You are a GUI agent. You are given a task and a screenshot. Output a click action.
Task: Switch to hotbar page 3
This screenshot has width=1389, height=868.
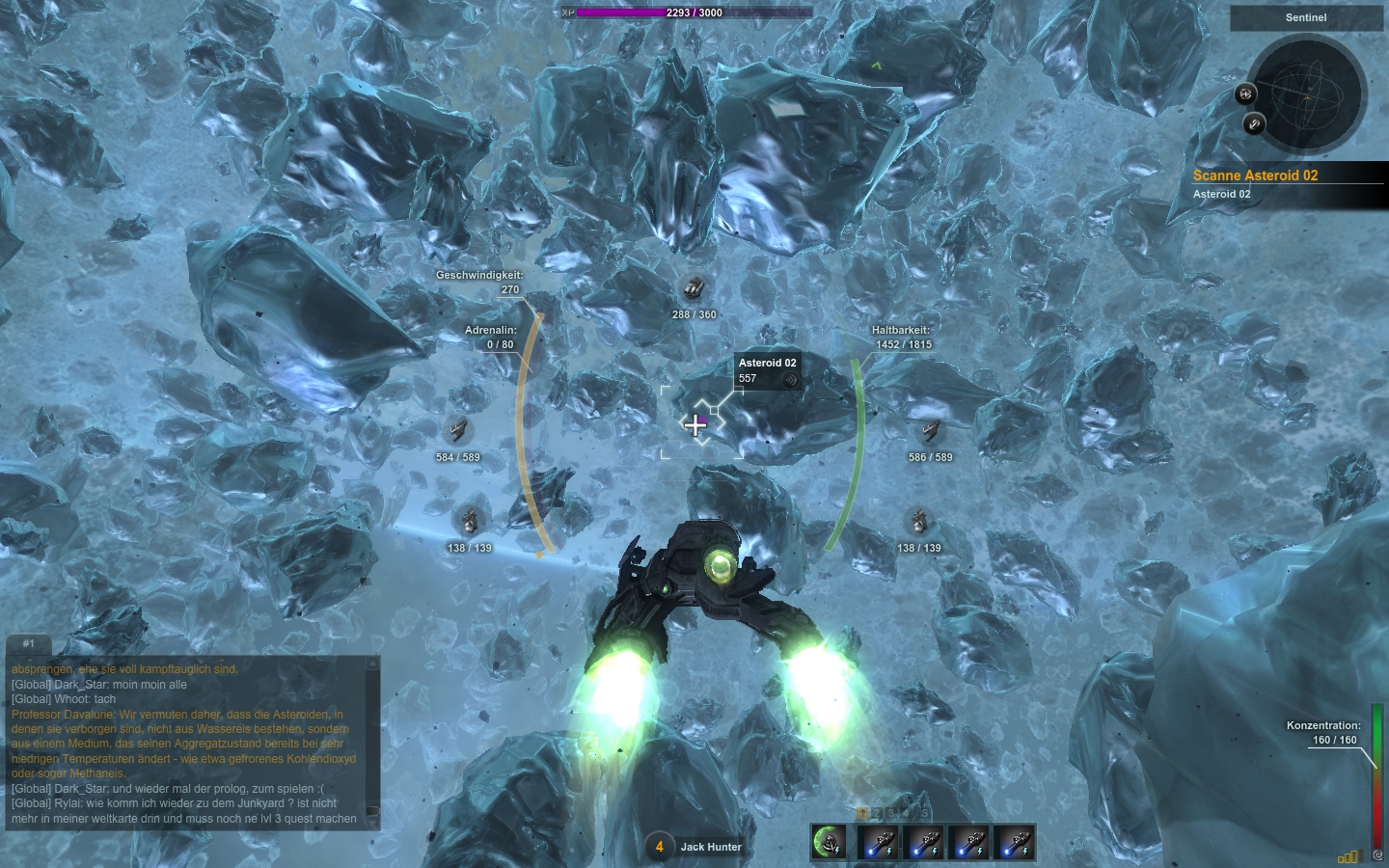[x=892, y=814]
